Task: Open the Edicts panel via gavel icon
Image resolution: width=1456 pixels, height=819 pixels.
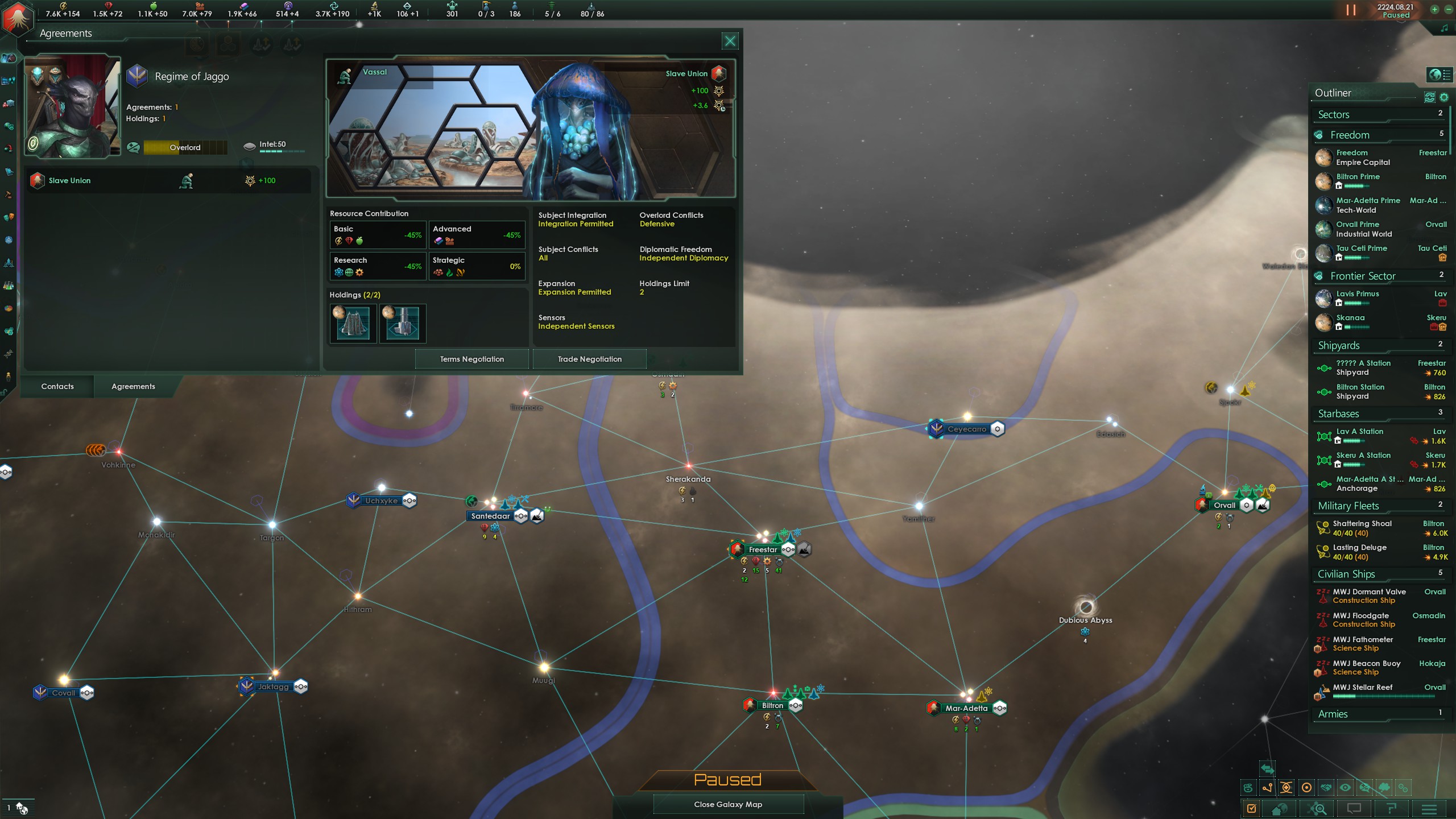Action: (9, 195)
